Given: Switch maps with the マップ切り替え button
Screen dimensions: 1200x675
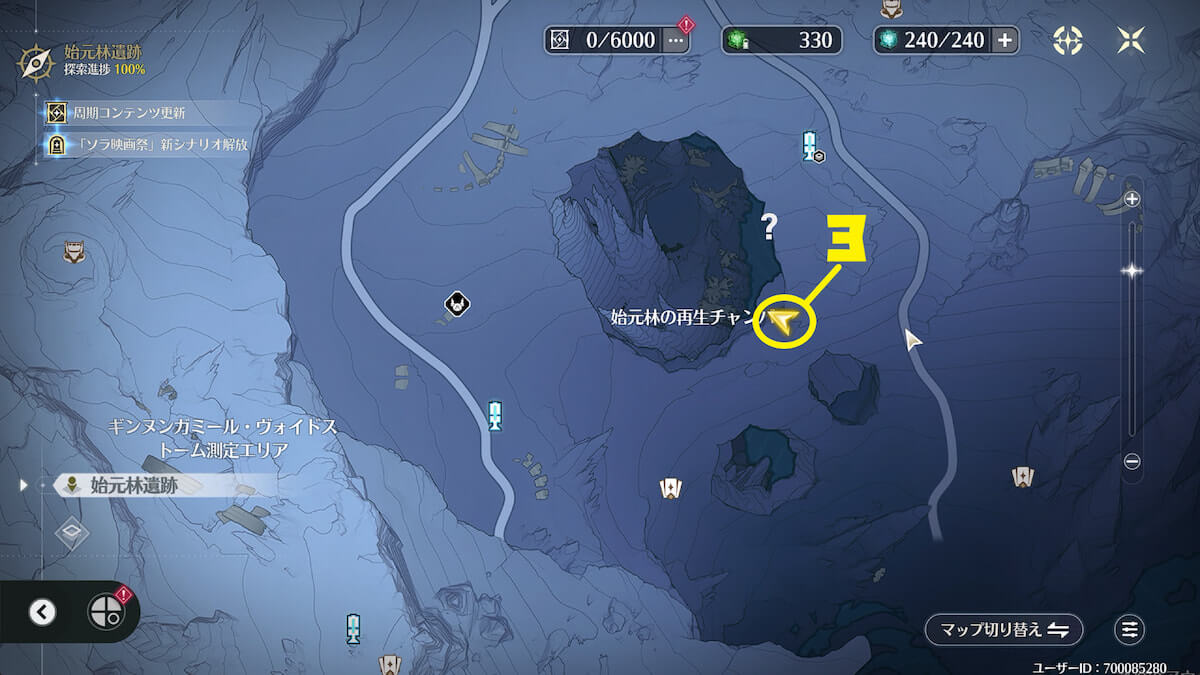Looking at the screenshot, I should (x=1003, y=629).
